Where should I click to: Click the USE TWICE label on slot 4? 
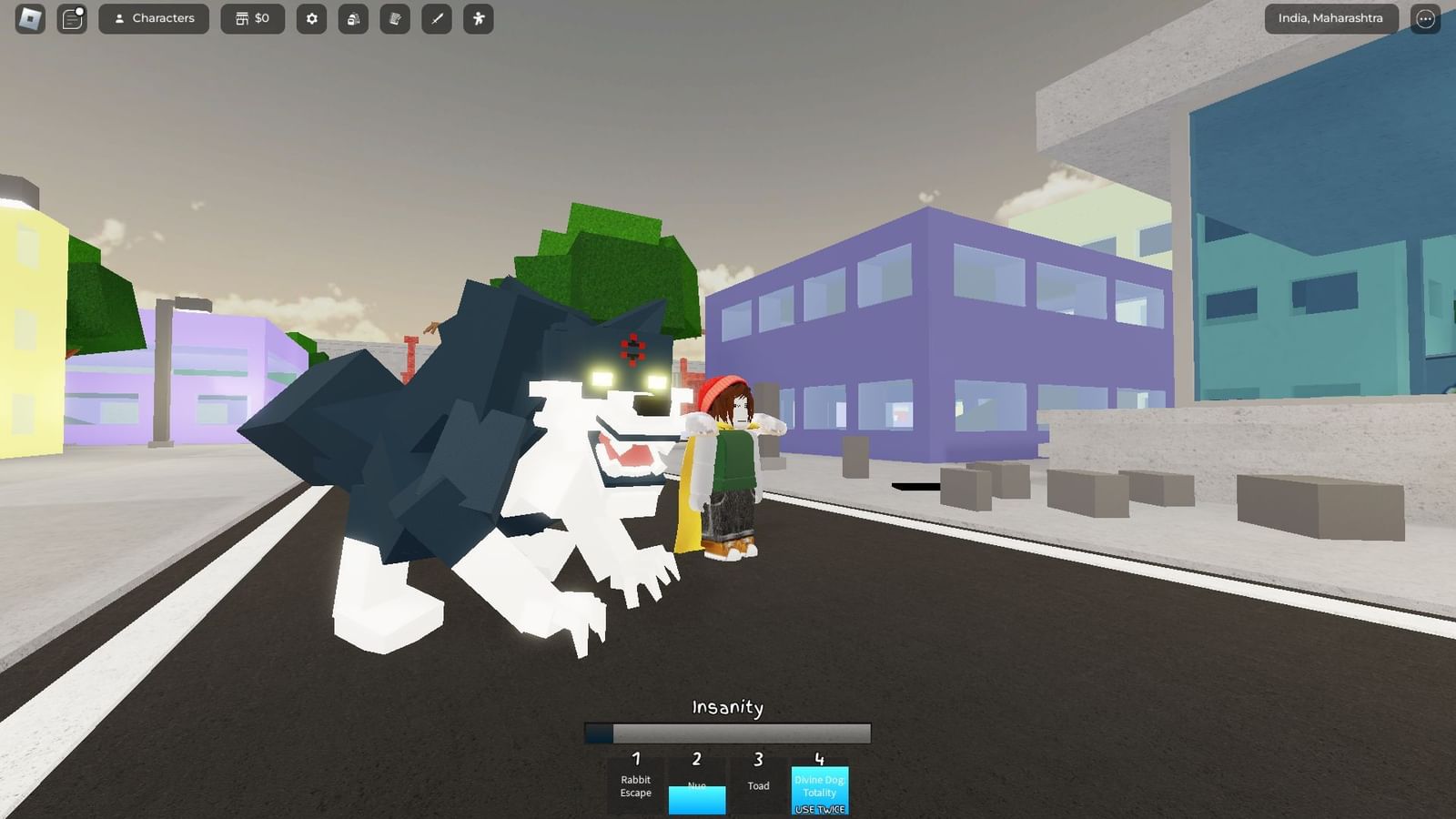click(820, 808)
